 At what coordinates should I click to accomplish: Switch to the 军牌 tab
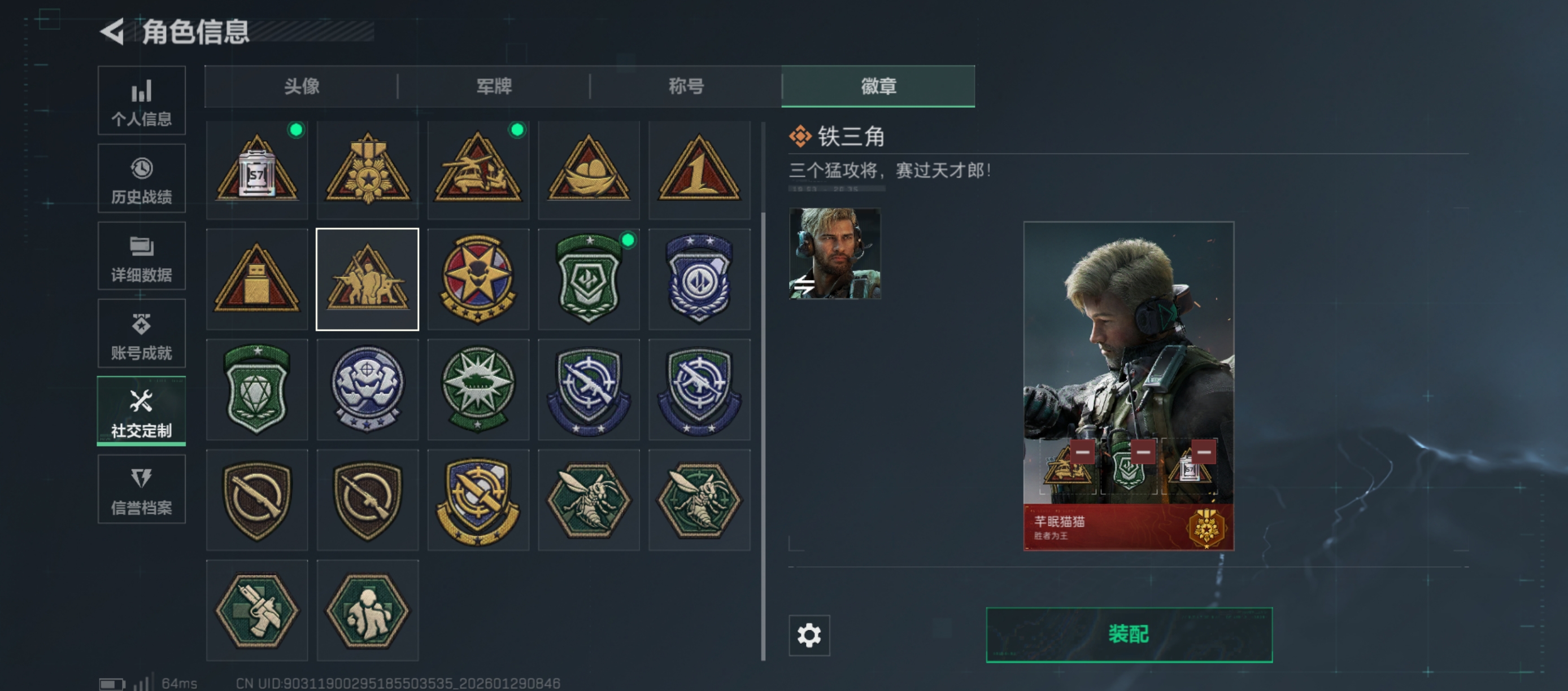coord(494,86)
